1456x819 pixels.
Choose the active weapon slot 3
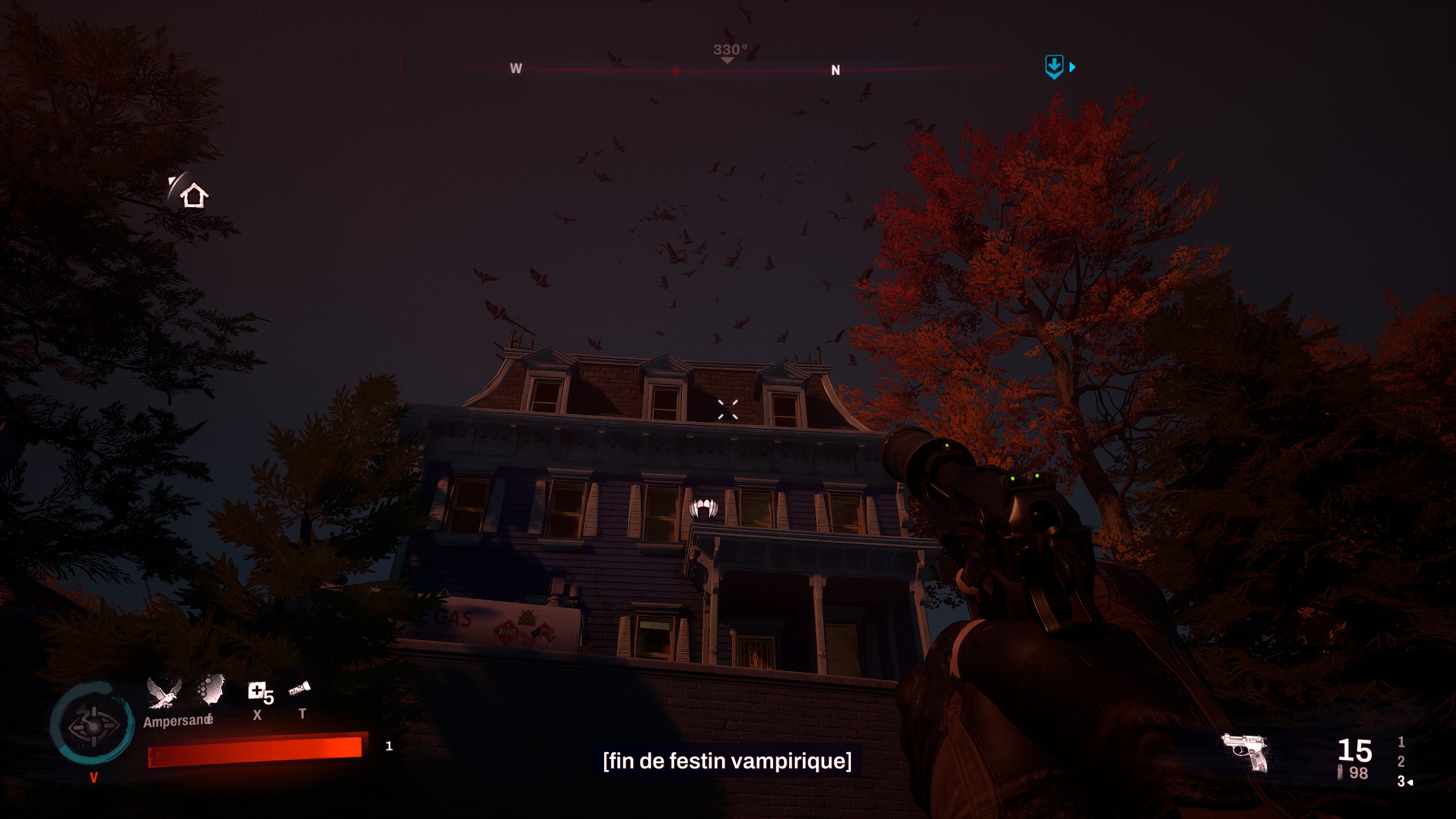[x=1401, y=781]
